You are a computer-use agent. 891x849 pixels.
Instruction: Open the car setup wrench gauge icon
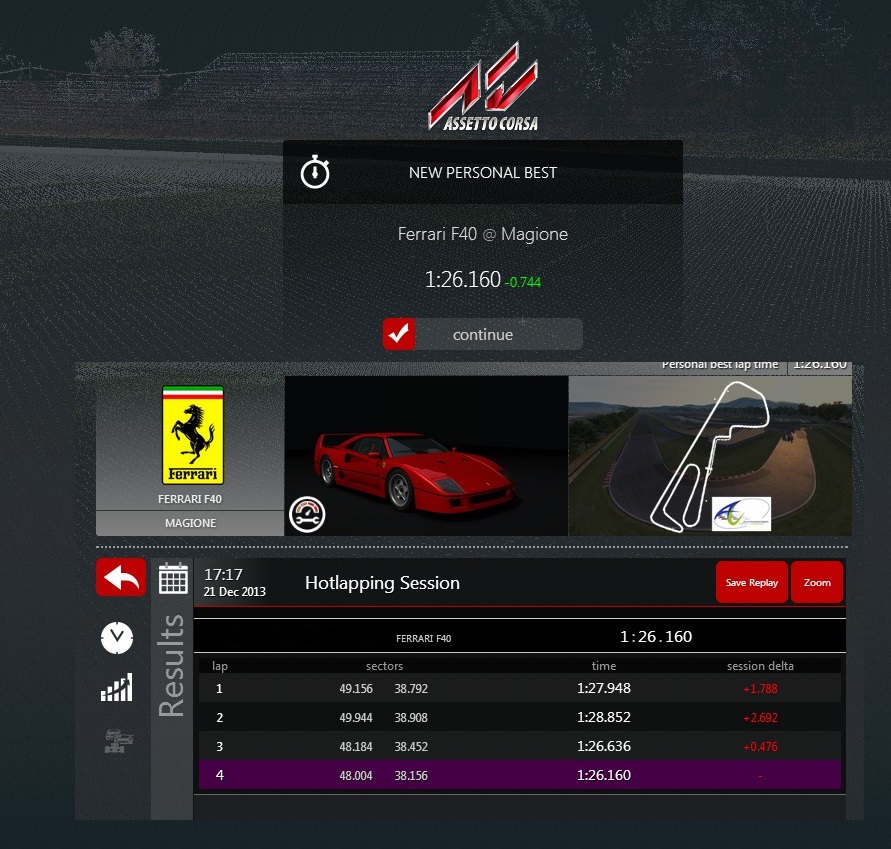pyautogui.click(x=306, y=514)
